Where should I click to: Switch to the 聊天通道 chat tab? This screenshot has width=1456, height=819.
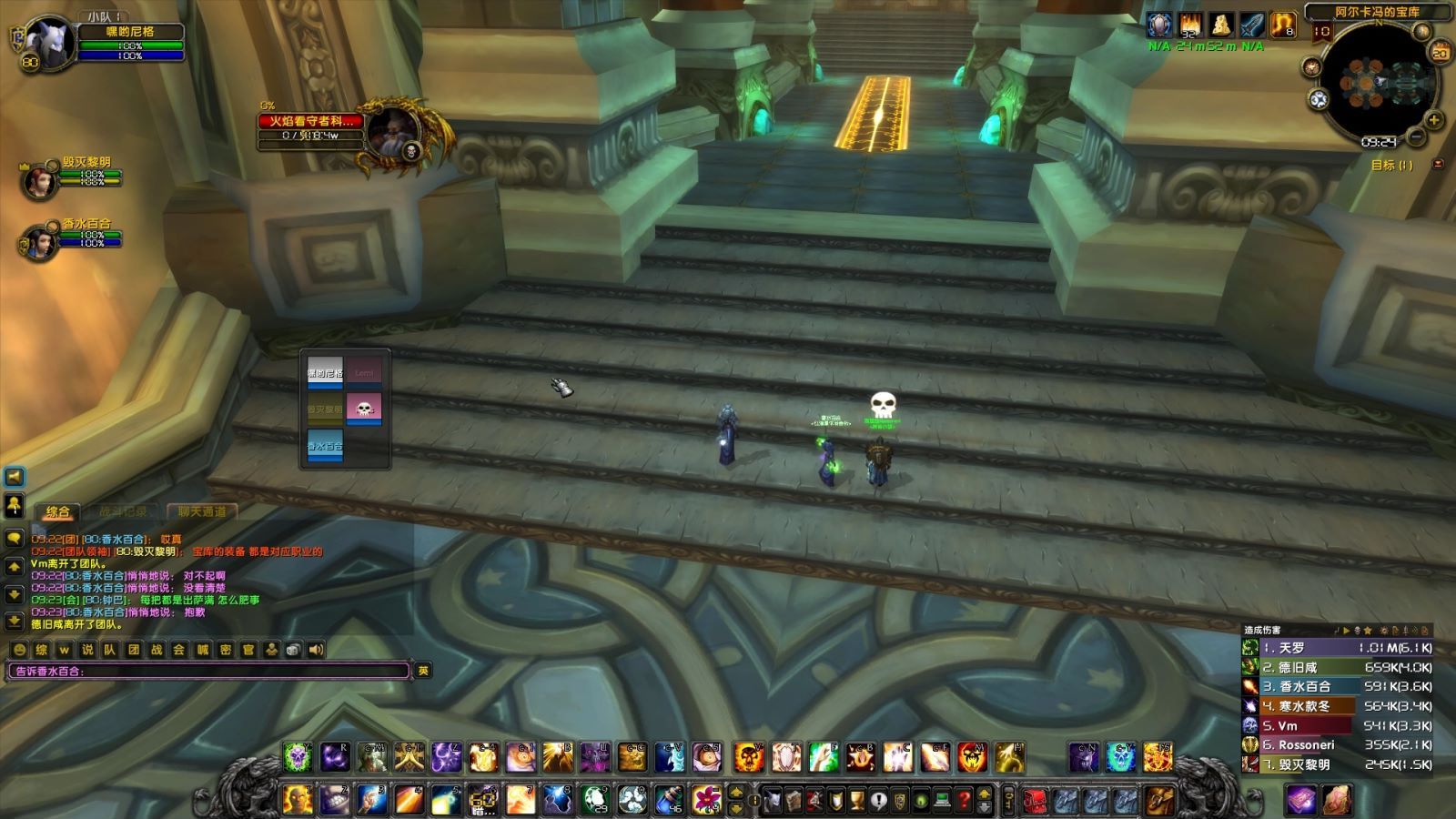(x=202, y=511)
